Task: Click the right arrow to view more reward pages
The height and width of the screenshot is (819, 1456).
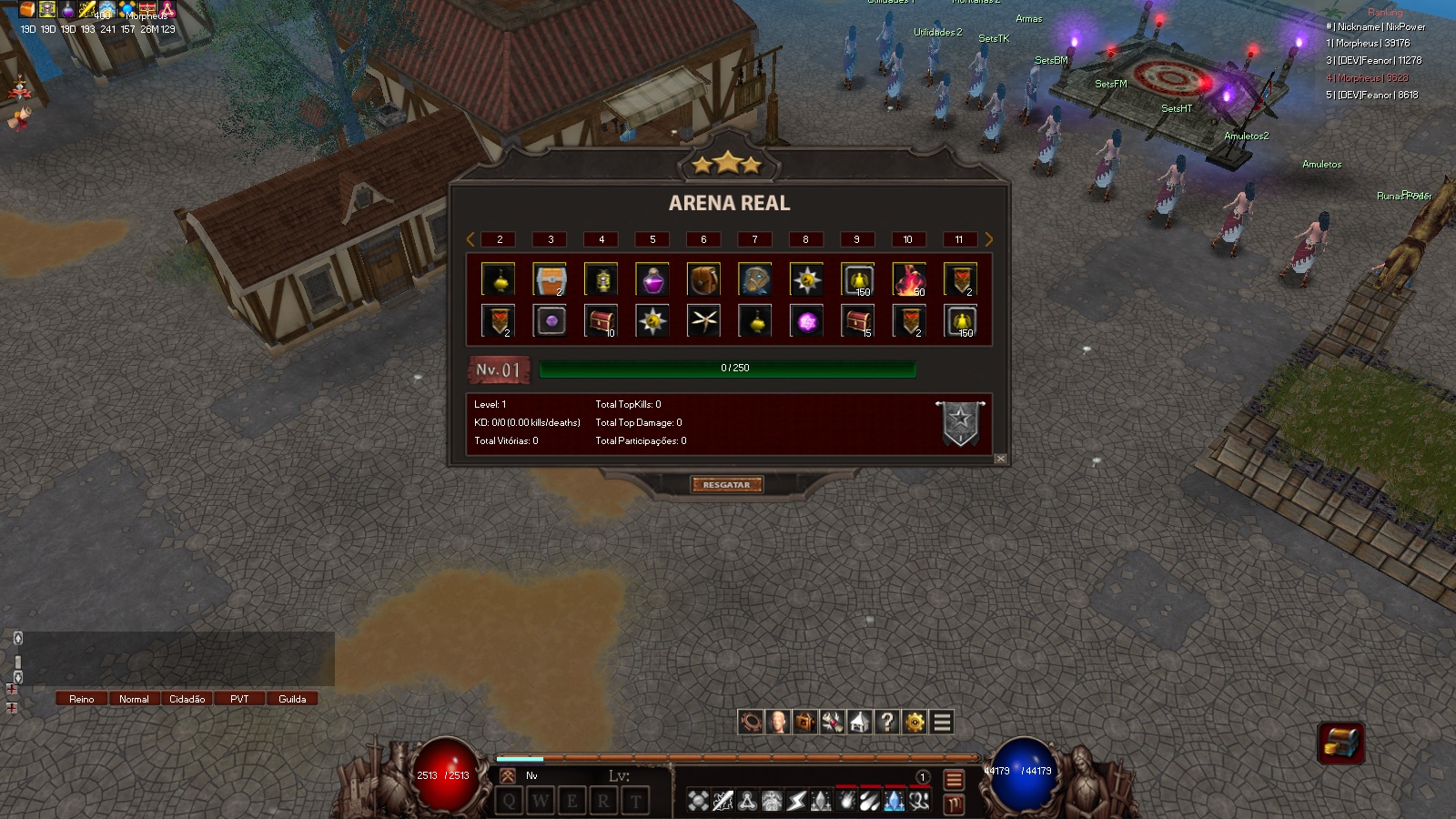Action: [x=989, y=239]
